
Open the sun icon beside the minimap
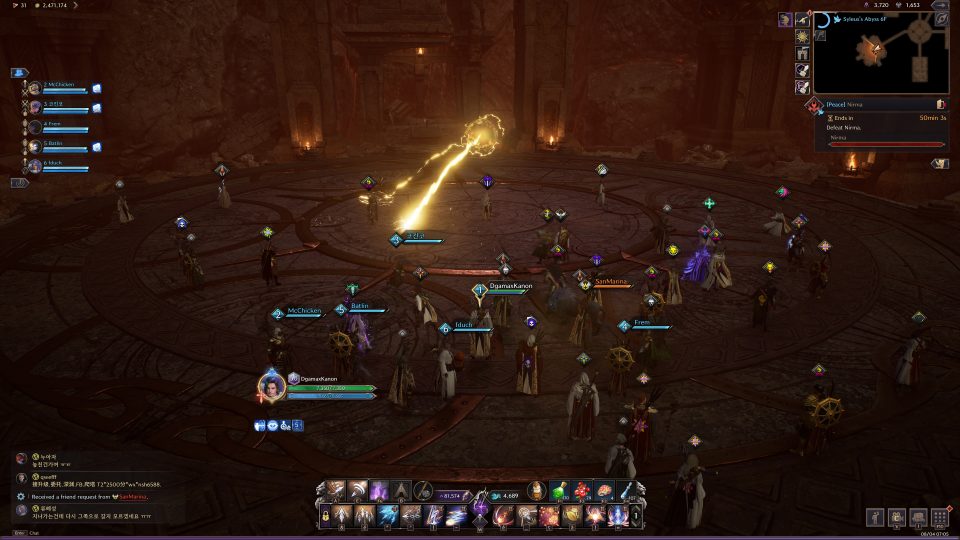click(802, 36)
